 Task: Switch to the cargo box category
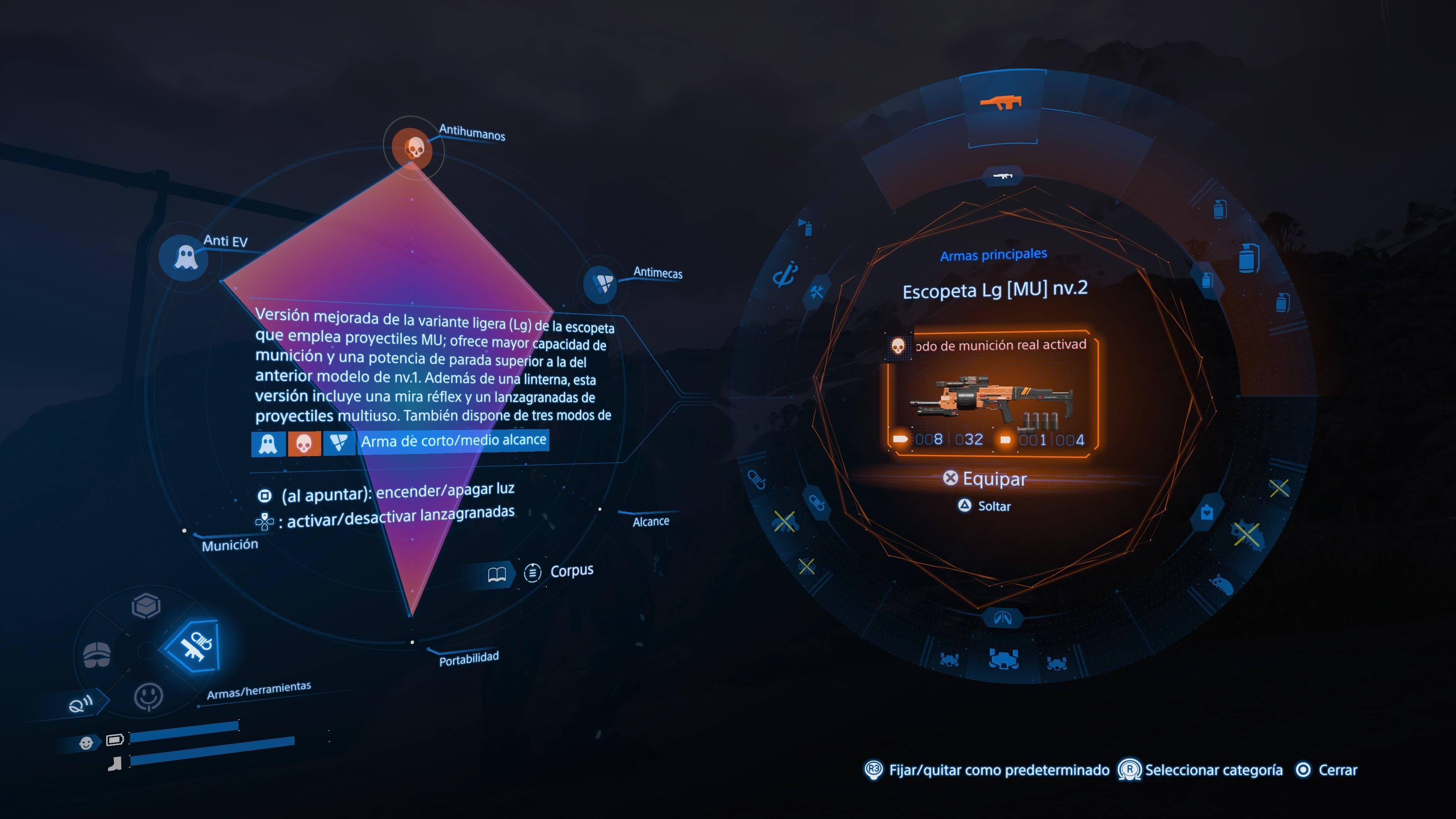click(x=146, y=606)
